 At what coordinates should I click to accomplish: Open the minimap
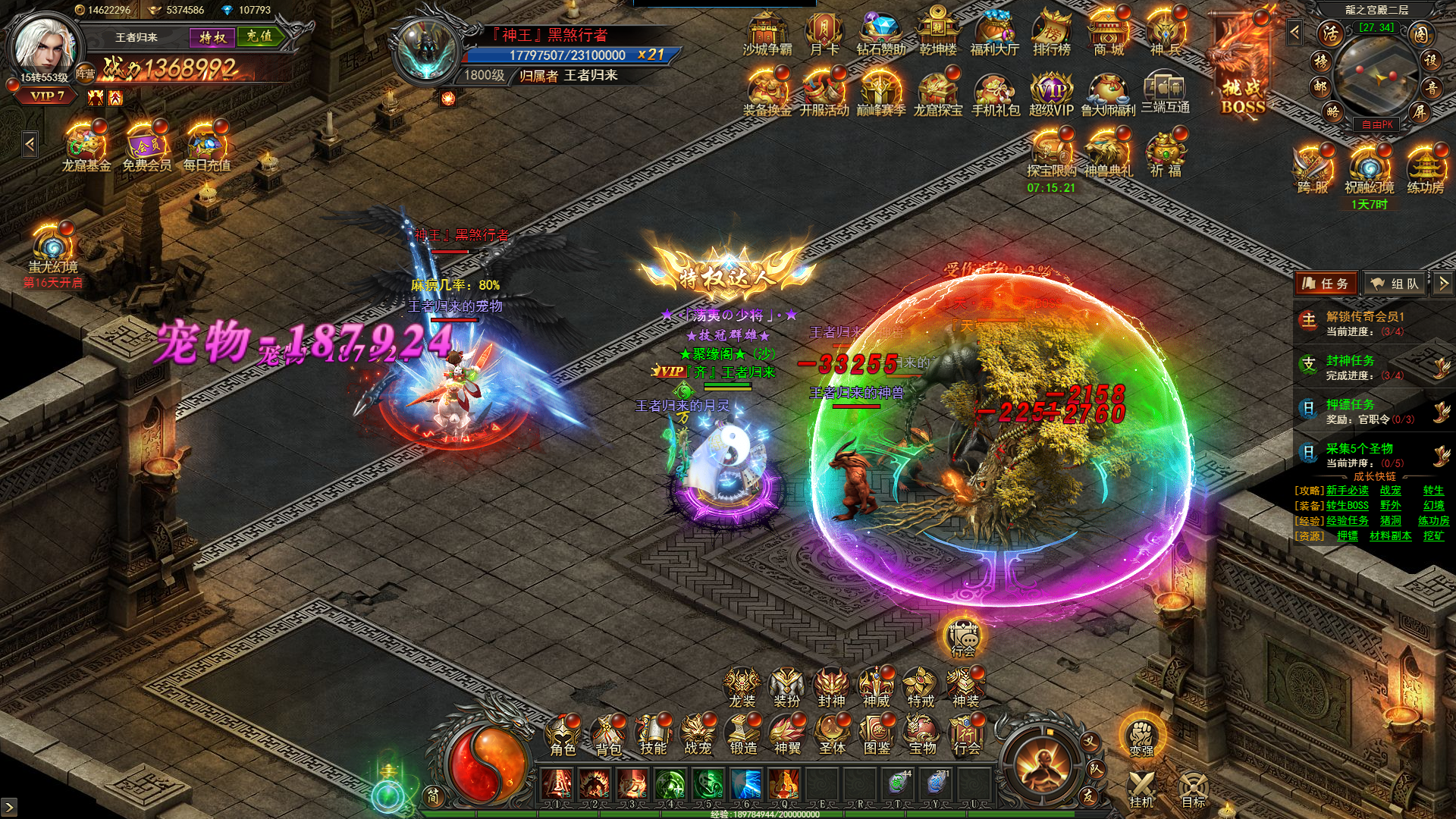click(1375, 74)
